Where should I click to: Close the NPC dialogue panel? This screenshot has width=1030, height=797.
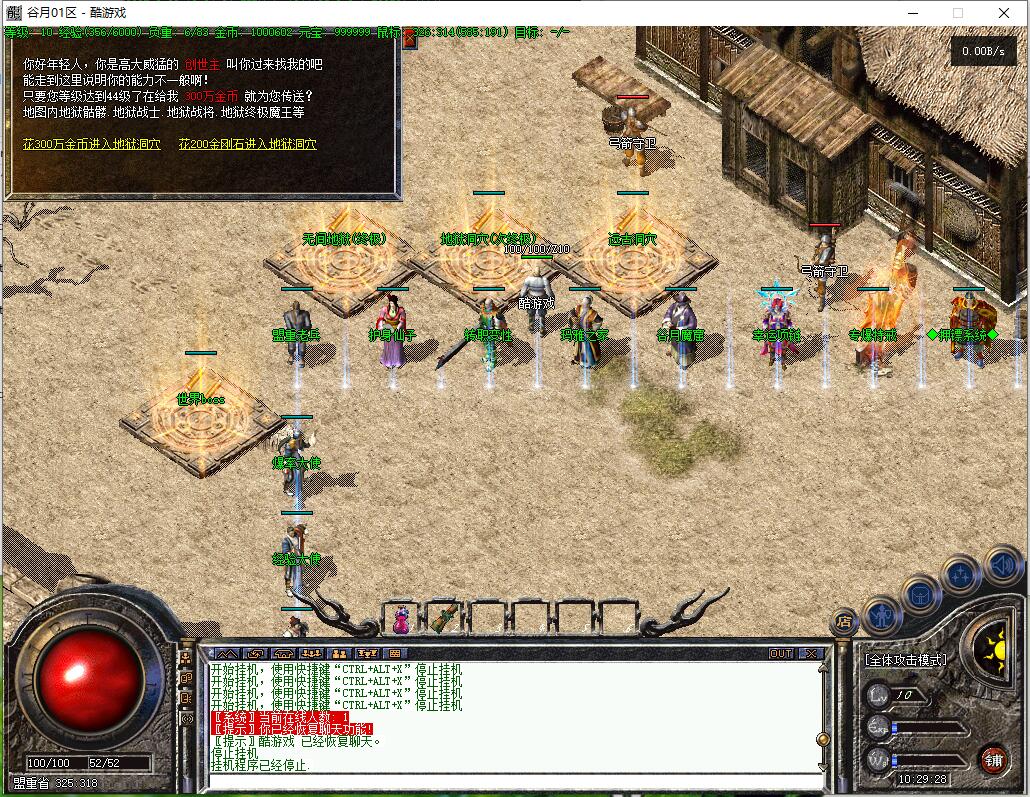[409, 40]
